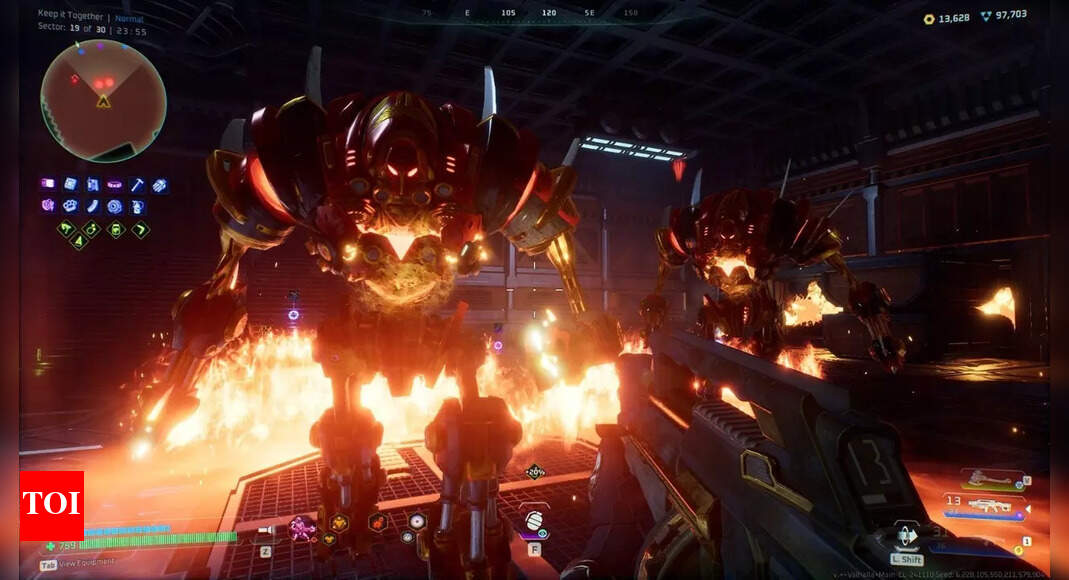Select the axe melee weapon slot
1069x580 pixels.
point(990,479)
